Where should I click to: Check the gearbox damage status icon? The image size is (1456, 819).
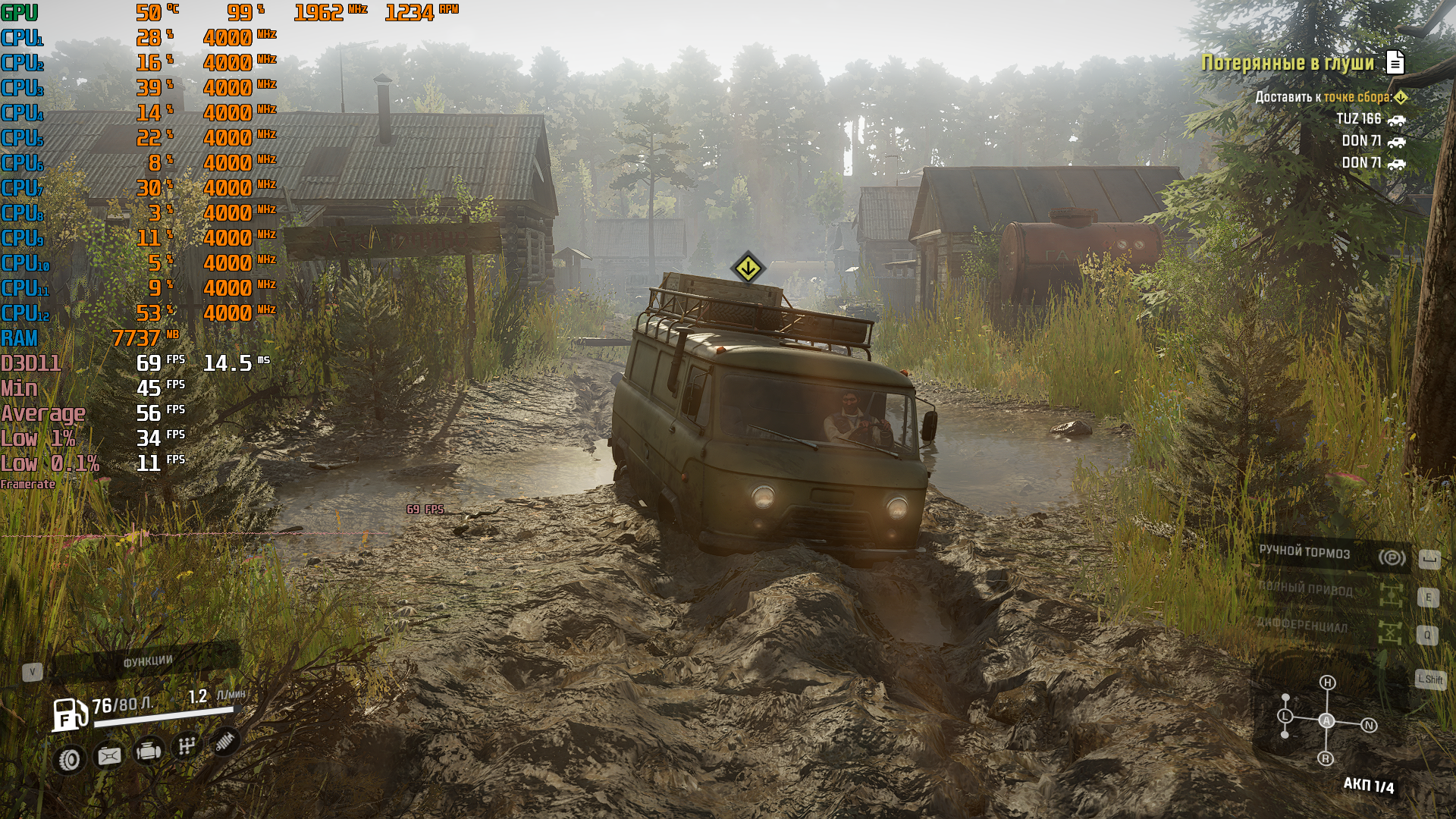tap(187, 746)
